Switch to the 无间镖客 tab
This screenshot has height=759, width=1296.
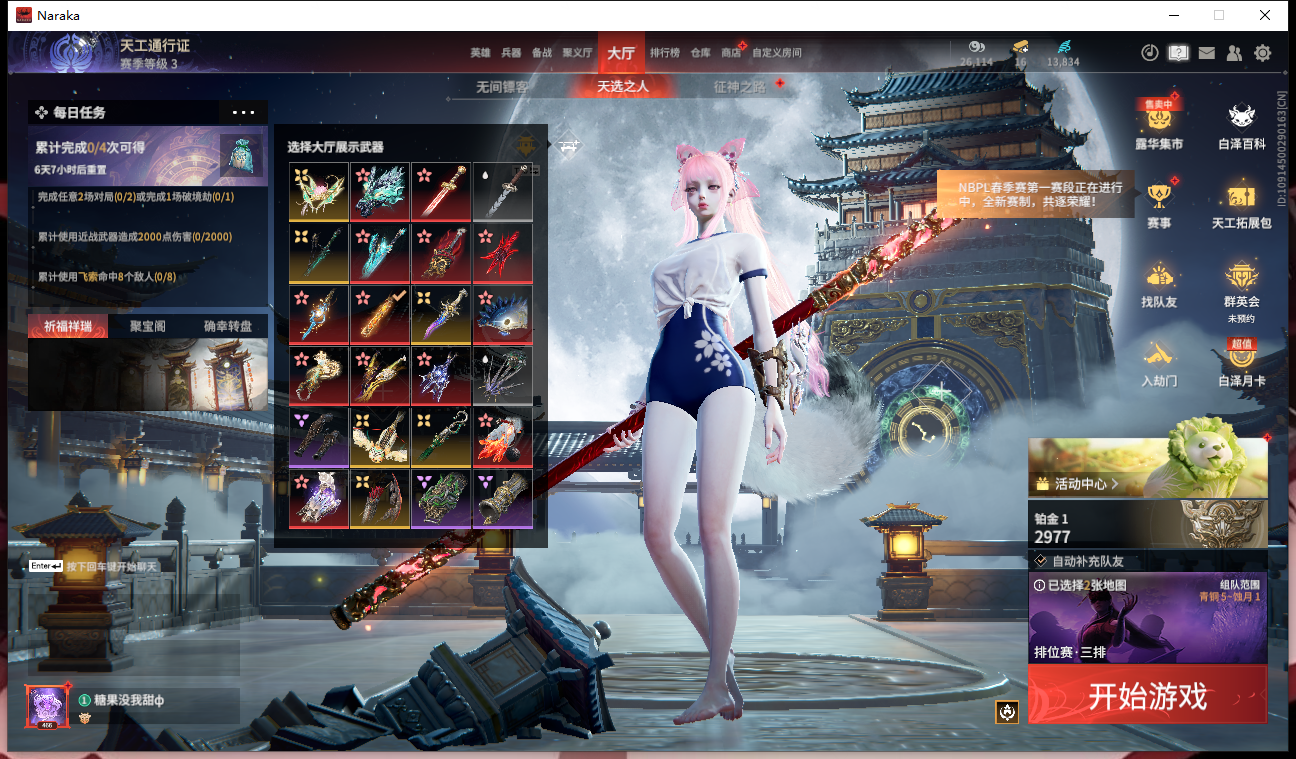[502, 87]
